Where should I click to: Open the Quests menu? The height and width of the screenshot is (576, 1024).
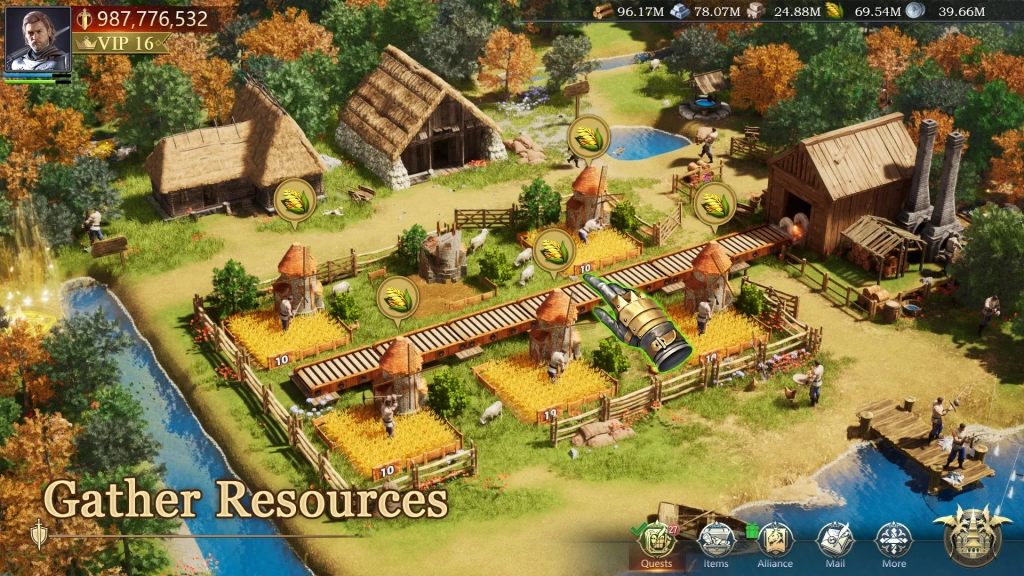pyautogui.click(x=657, y=543)
